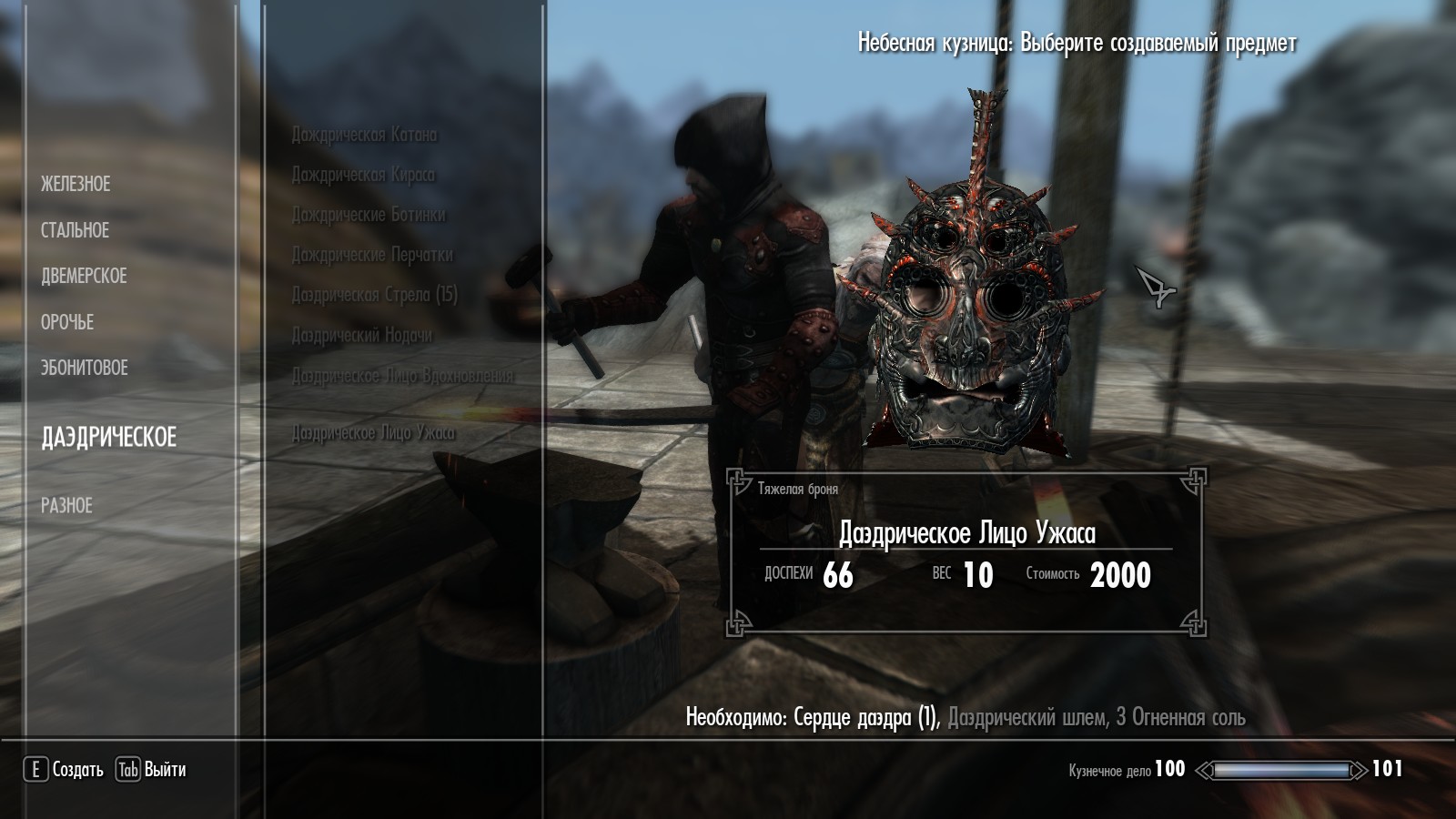The image size is (1456, 819).
Task: Pick Даэдрическое Лицо Вдохновения entry
Action: tap(402, 375)
